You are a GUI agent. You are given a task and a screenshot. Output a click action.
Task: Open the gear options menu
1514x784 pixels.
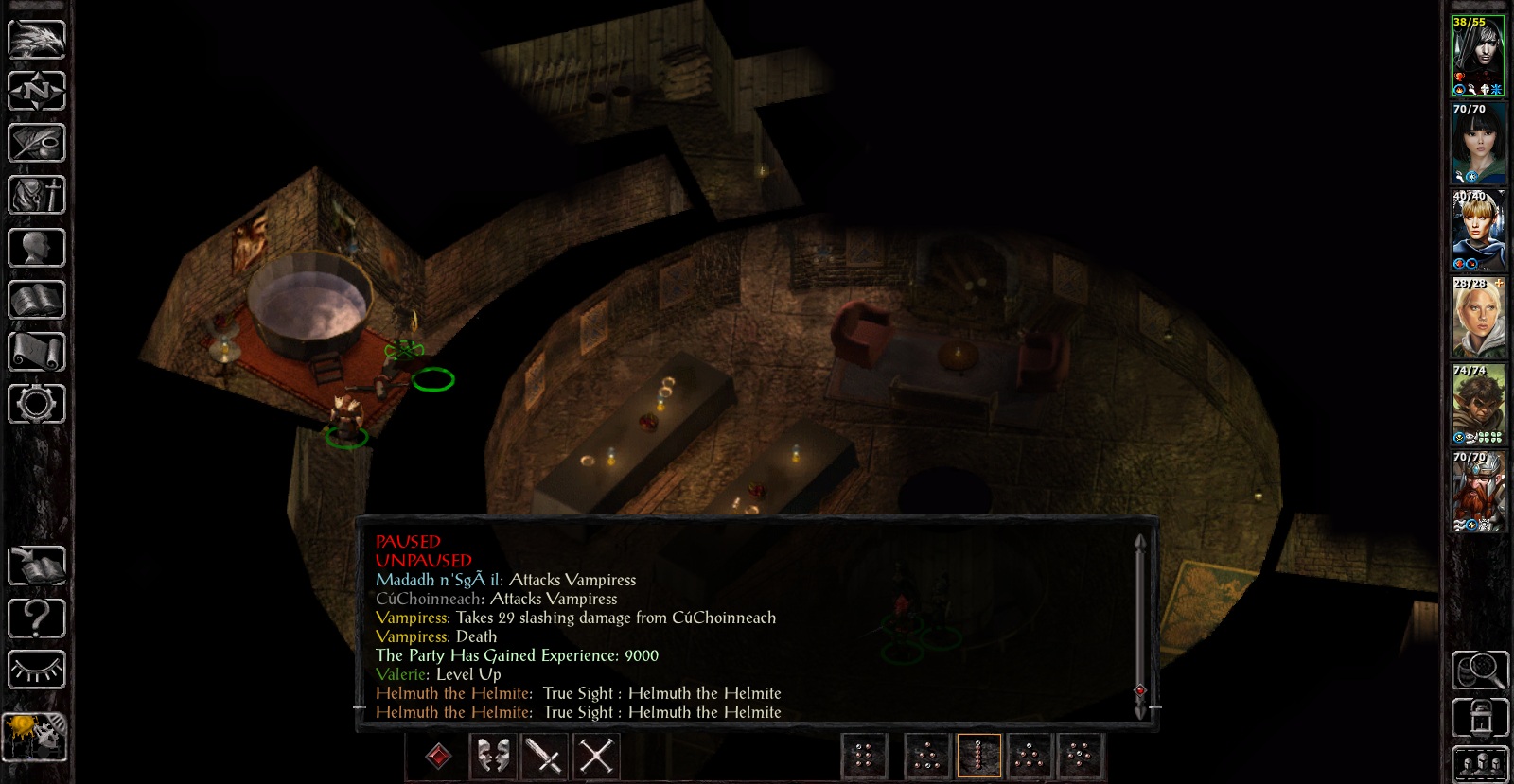[37, 404]
